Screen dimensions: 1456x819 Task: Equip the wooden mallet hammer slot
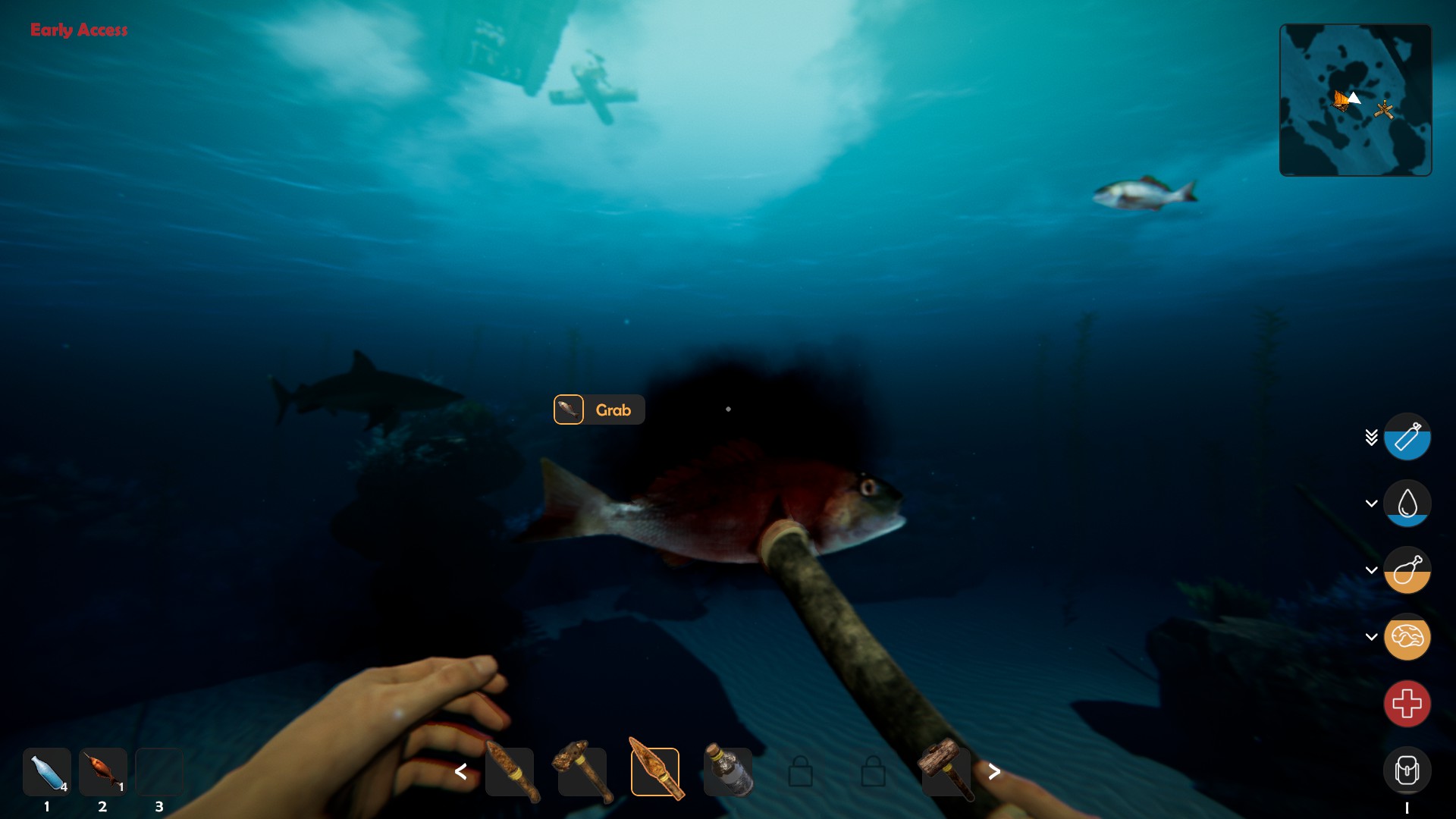pos(945,770)
